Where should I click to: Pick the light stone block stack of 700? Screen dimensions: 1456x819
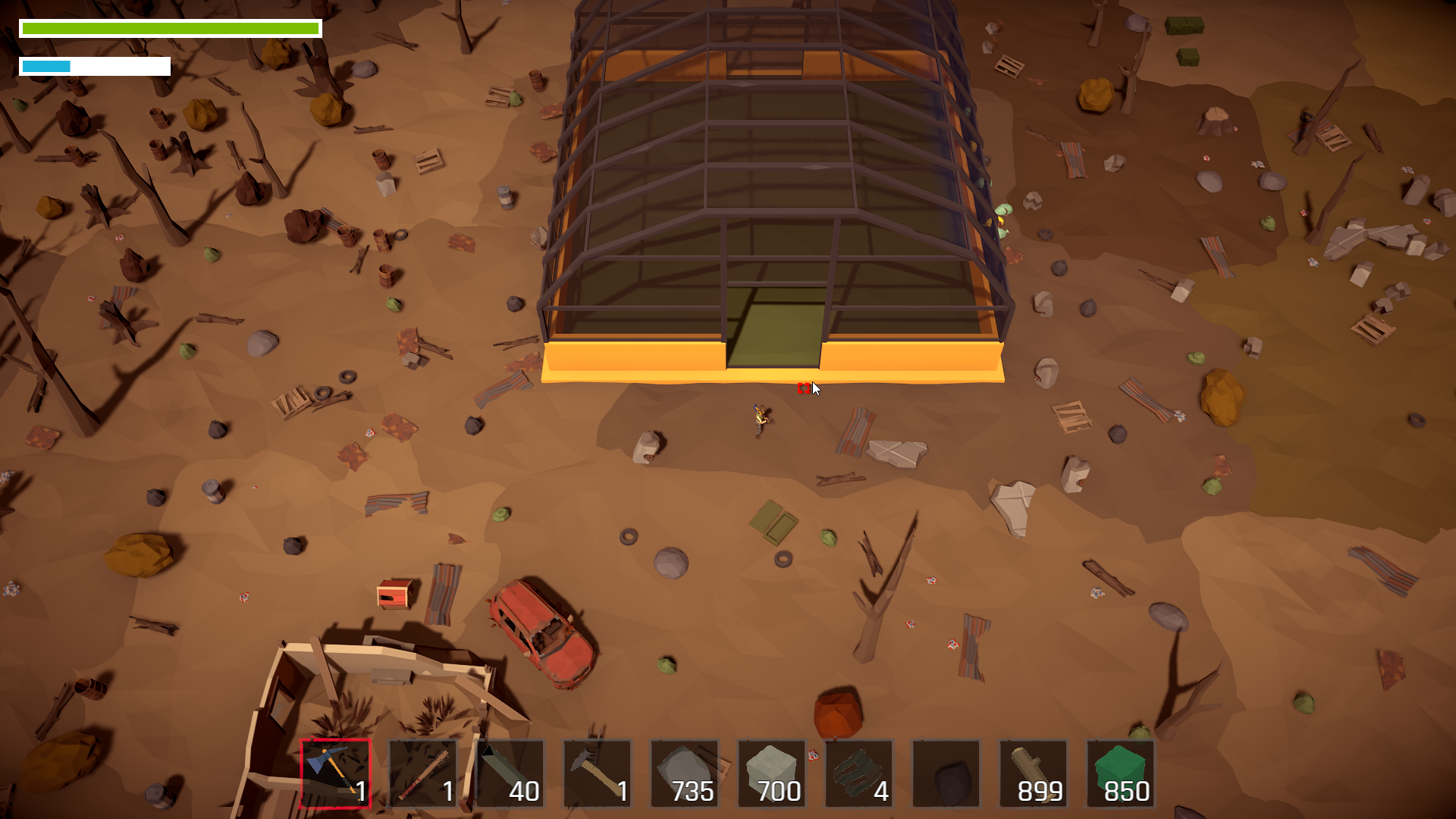pyautogui.click(x=772, y=773)
